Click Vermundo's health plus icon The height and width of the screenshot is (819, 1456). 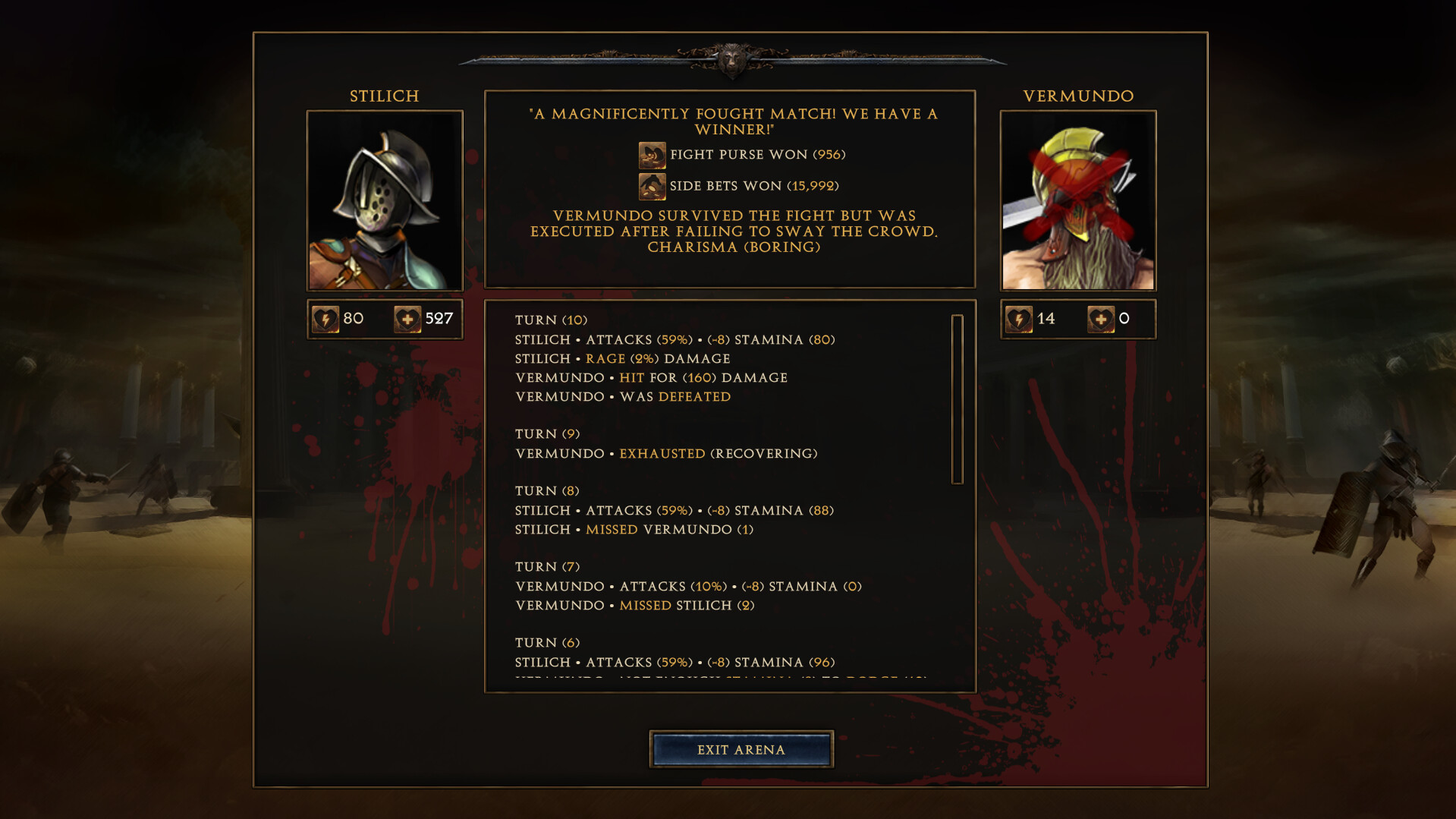(1102, 319)
